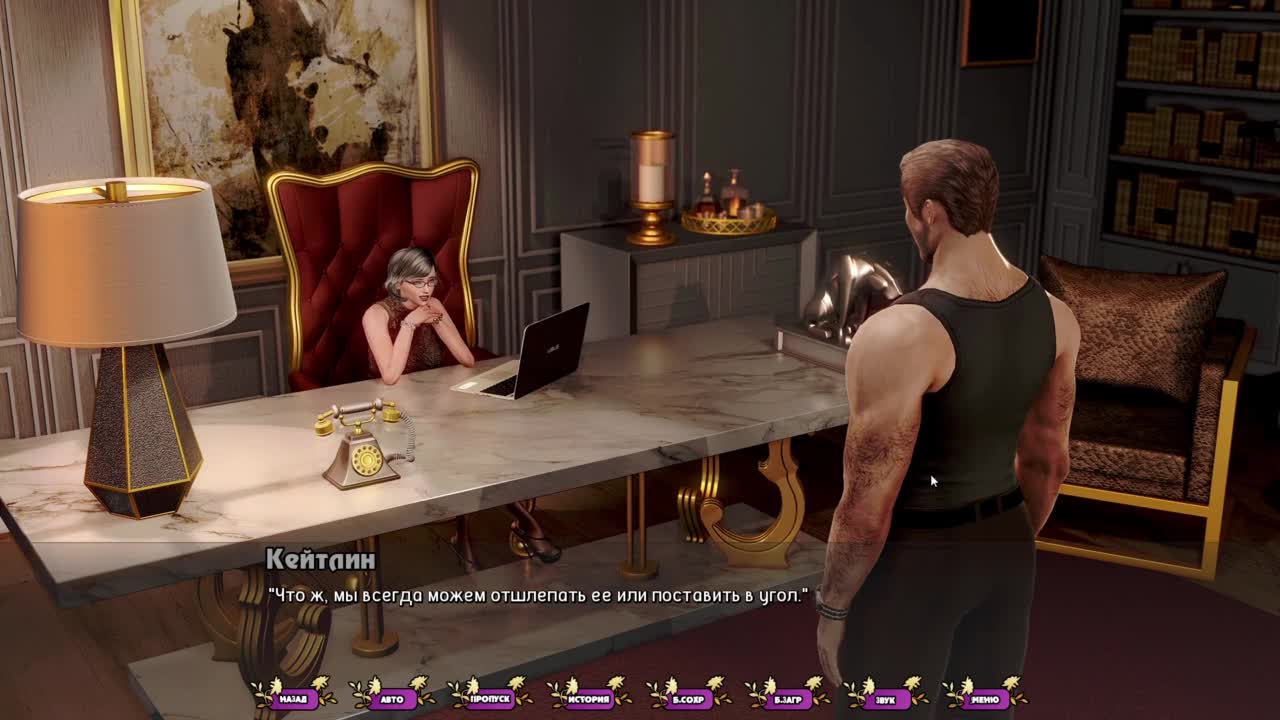Open sound settings via the ЗВУК button
Screen dimensions: 1280x720
pyautogui.click(x=885, y=699)
